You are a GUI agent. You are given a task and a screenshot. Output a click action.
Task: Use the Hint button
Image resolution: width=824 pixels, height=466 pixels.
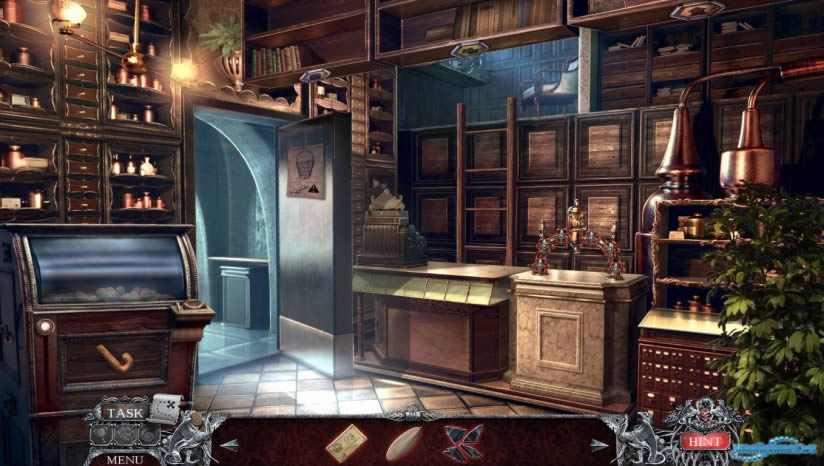(704, 440)
